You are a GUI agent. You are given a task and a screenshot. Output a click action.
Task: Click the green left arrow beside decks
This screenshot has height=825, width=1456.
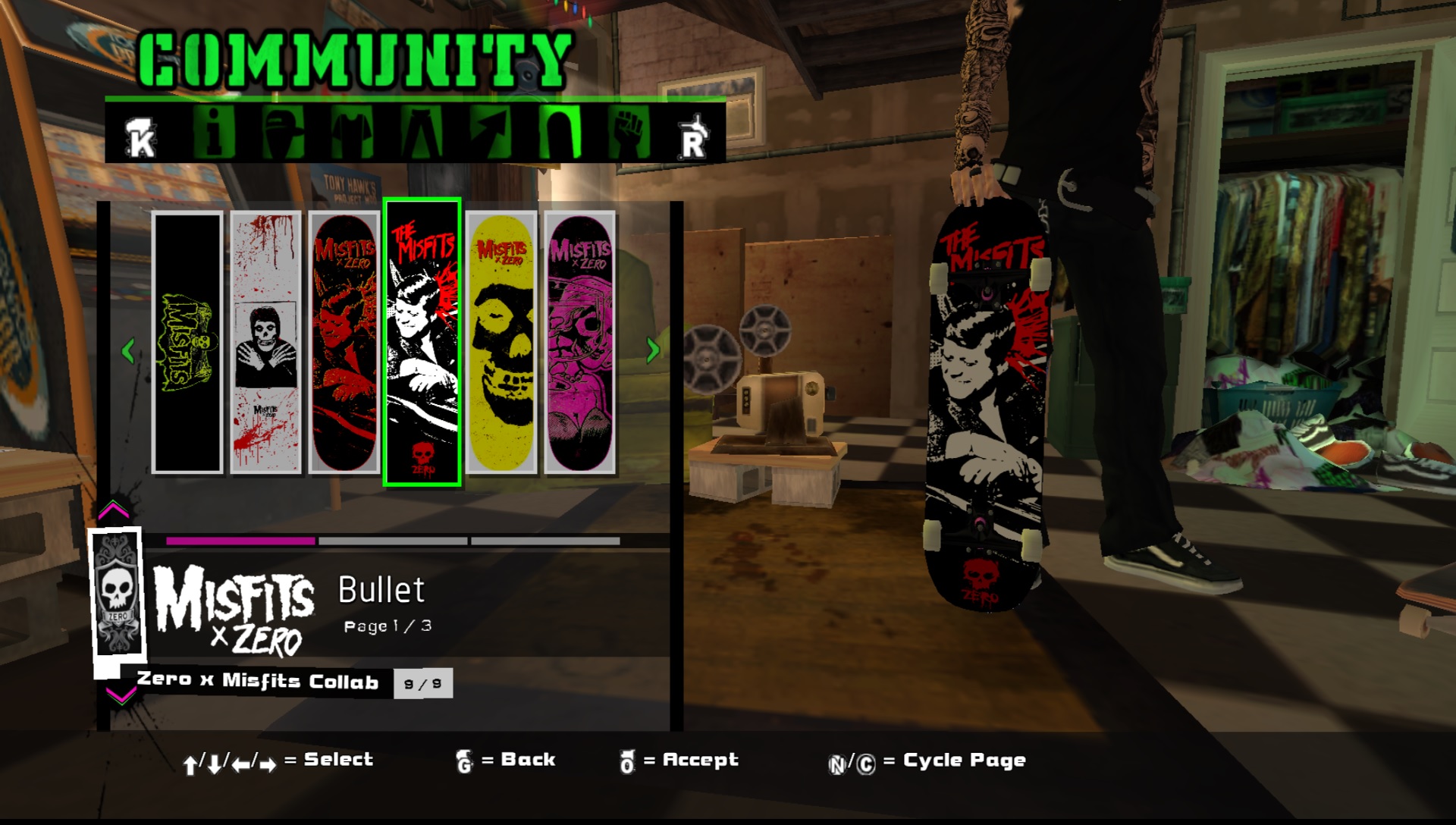click(128, 350)
